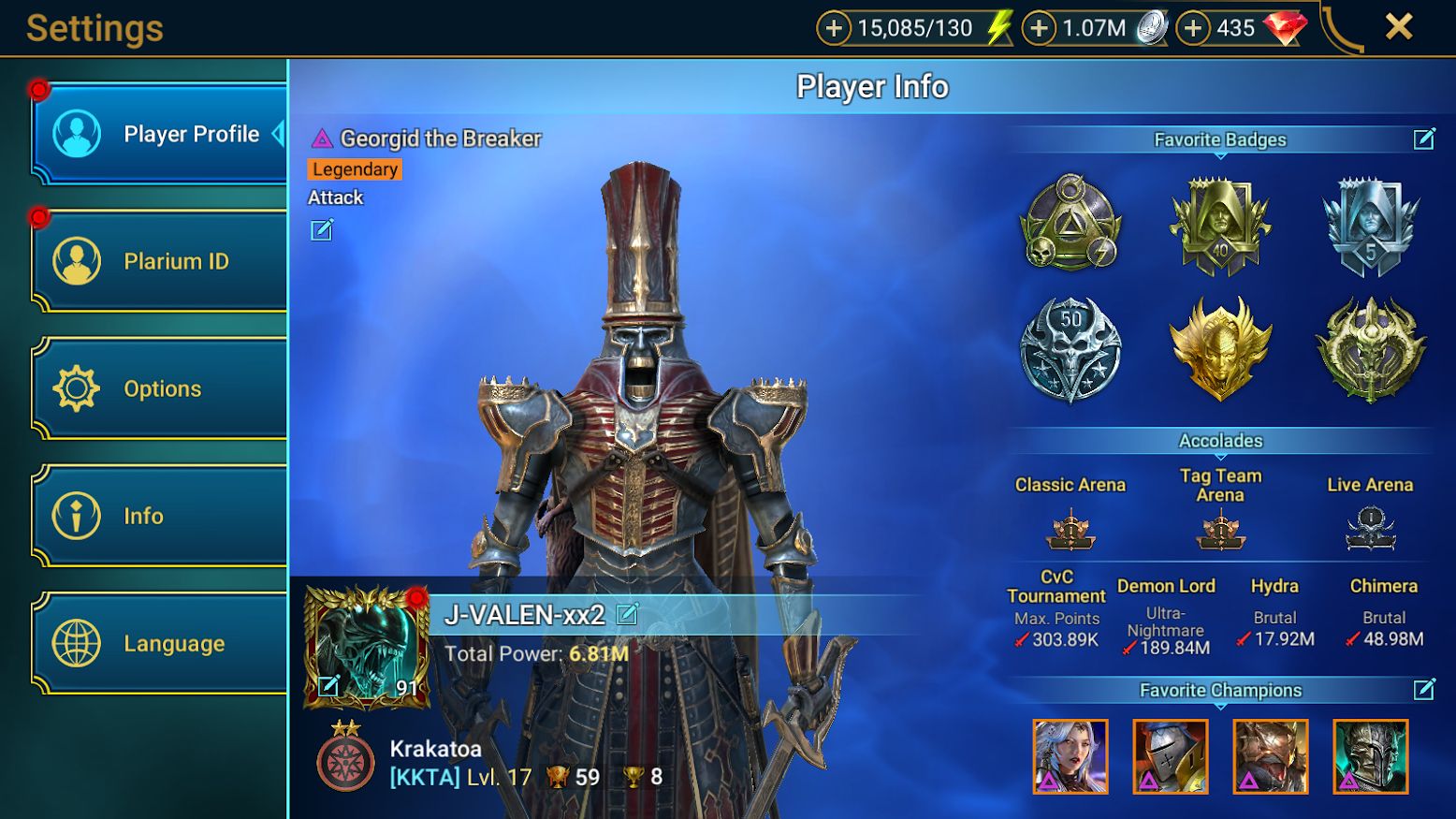Viewport: 1456px width, 819px height.
Task: Add more energy with the plus button
Action: [834, 28]
